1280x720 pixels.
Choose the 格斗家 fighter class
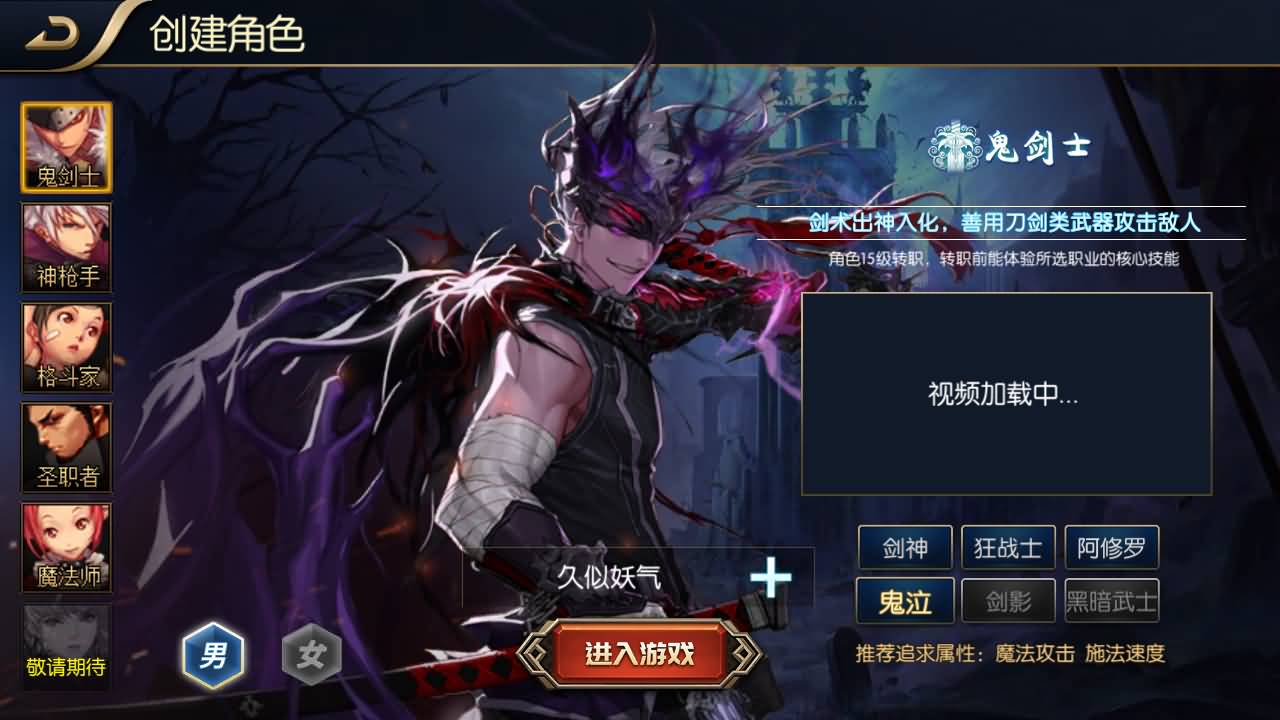click(x=66, y=347)
